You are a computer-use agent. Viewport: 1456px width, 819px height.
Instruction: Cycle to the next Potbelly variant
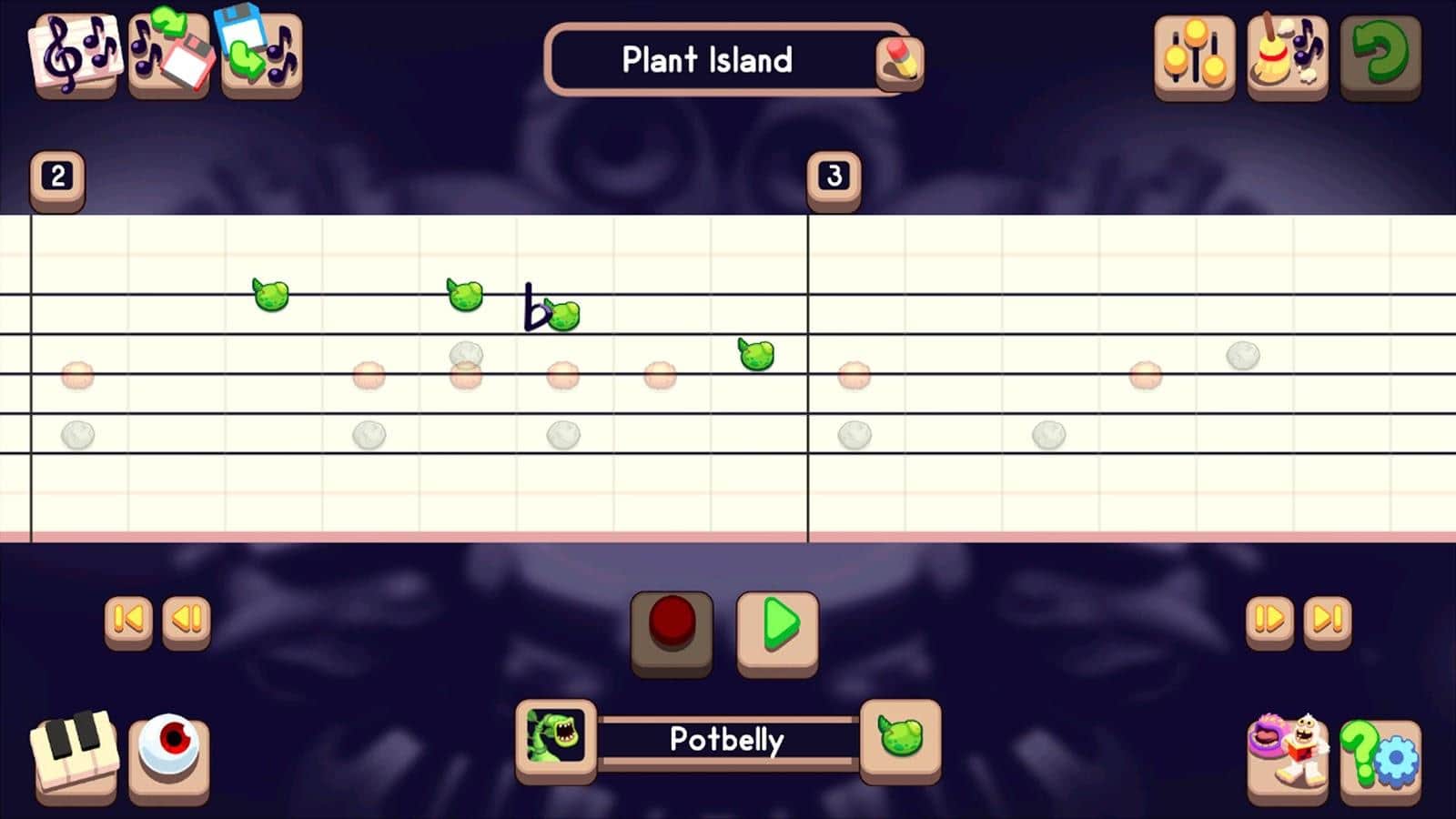[x=901, y=740]
